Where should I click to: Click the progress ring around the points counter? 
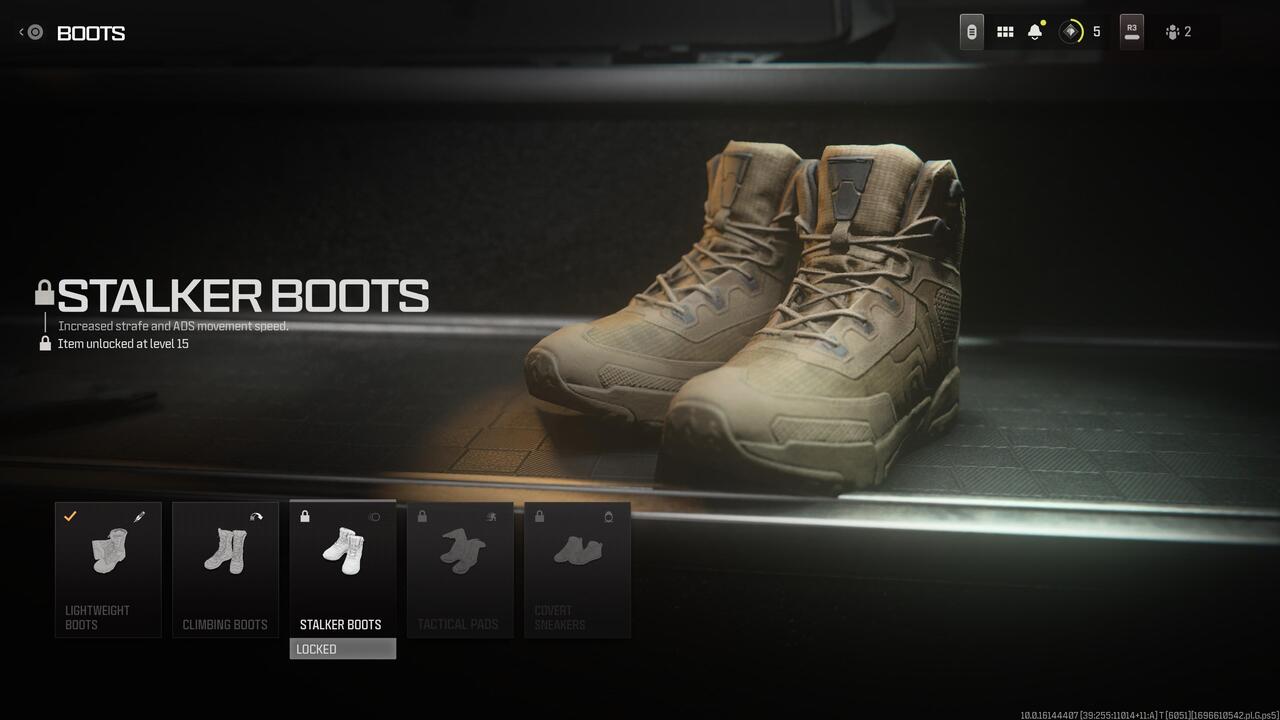[x=1071, y=31]
